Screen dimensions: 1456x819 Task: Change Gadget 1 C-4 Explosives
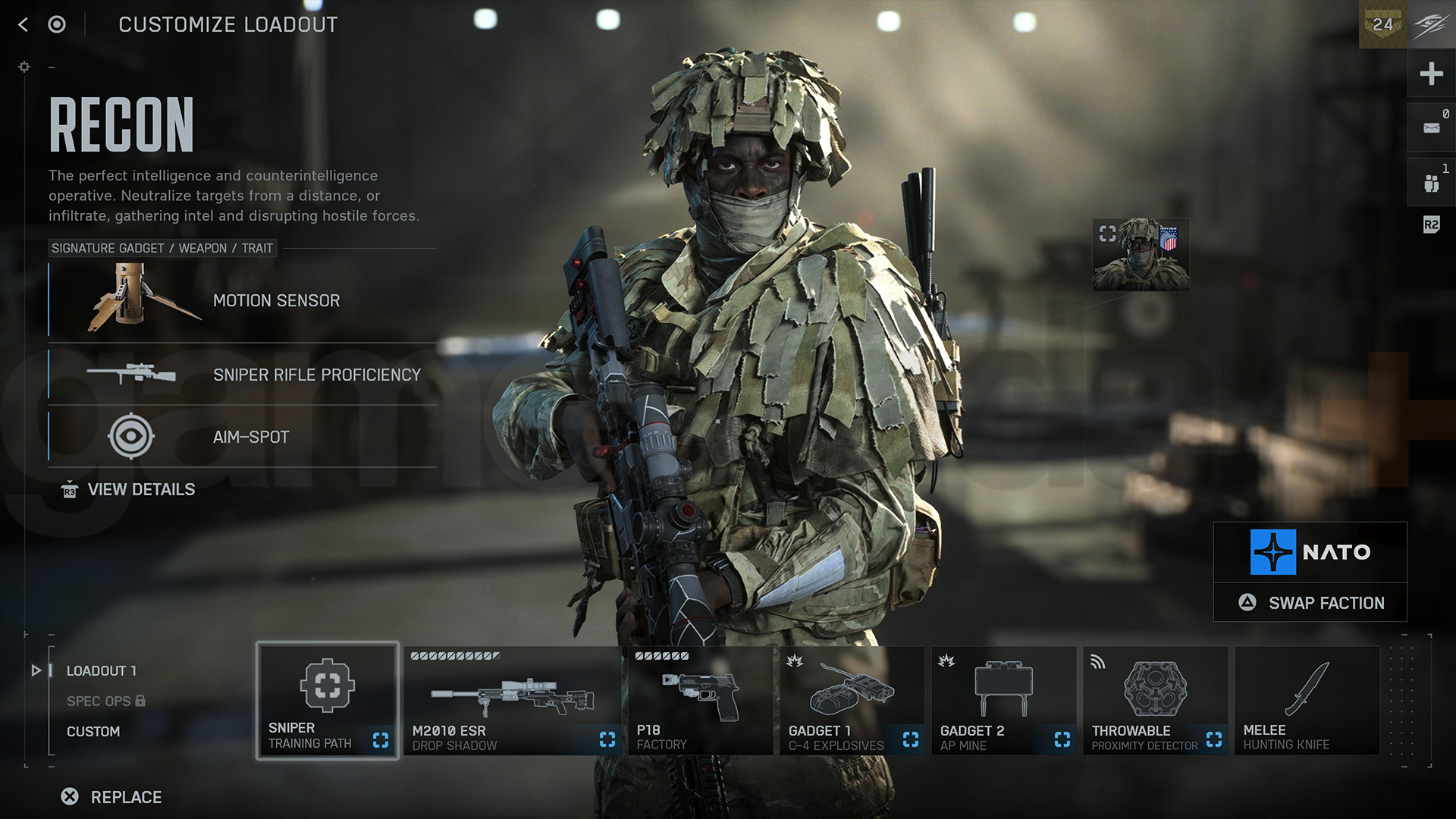852,701
